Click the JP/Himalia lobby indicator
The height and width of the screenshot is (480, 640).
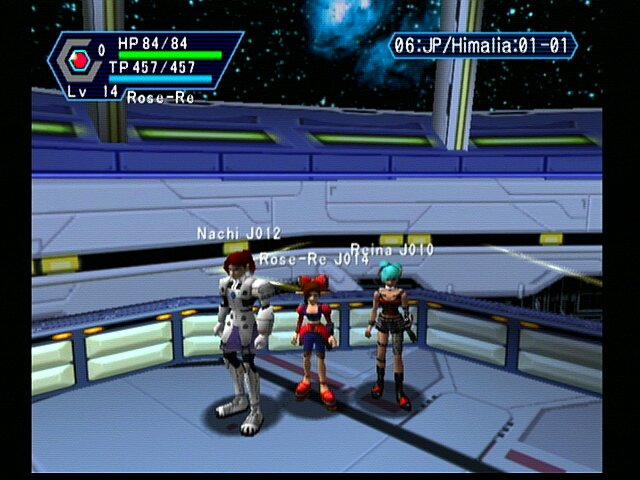[x=483, y=46]
